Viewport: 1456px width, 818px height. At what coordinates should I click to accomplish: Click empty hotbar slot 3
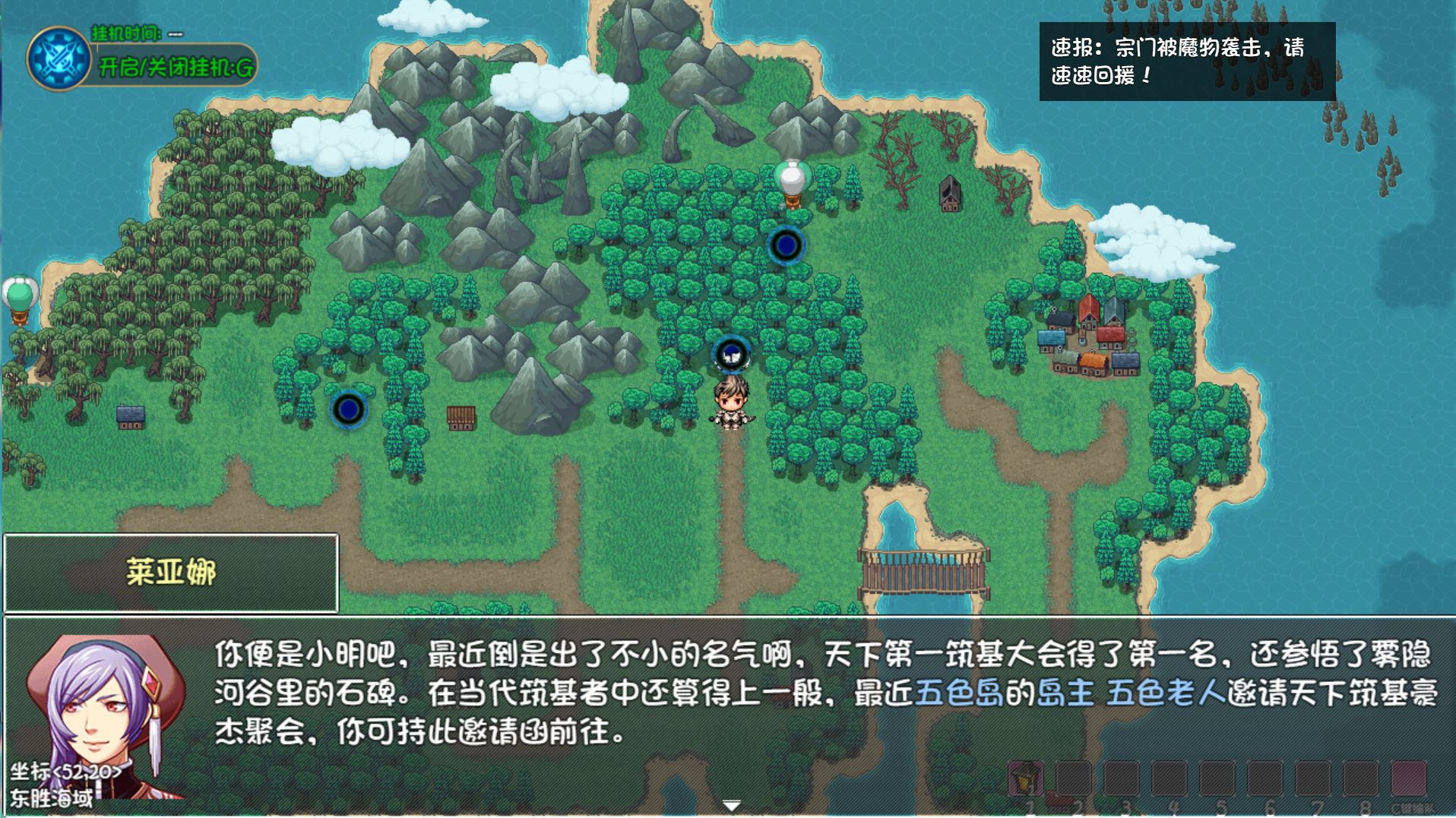(1123, 777)
